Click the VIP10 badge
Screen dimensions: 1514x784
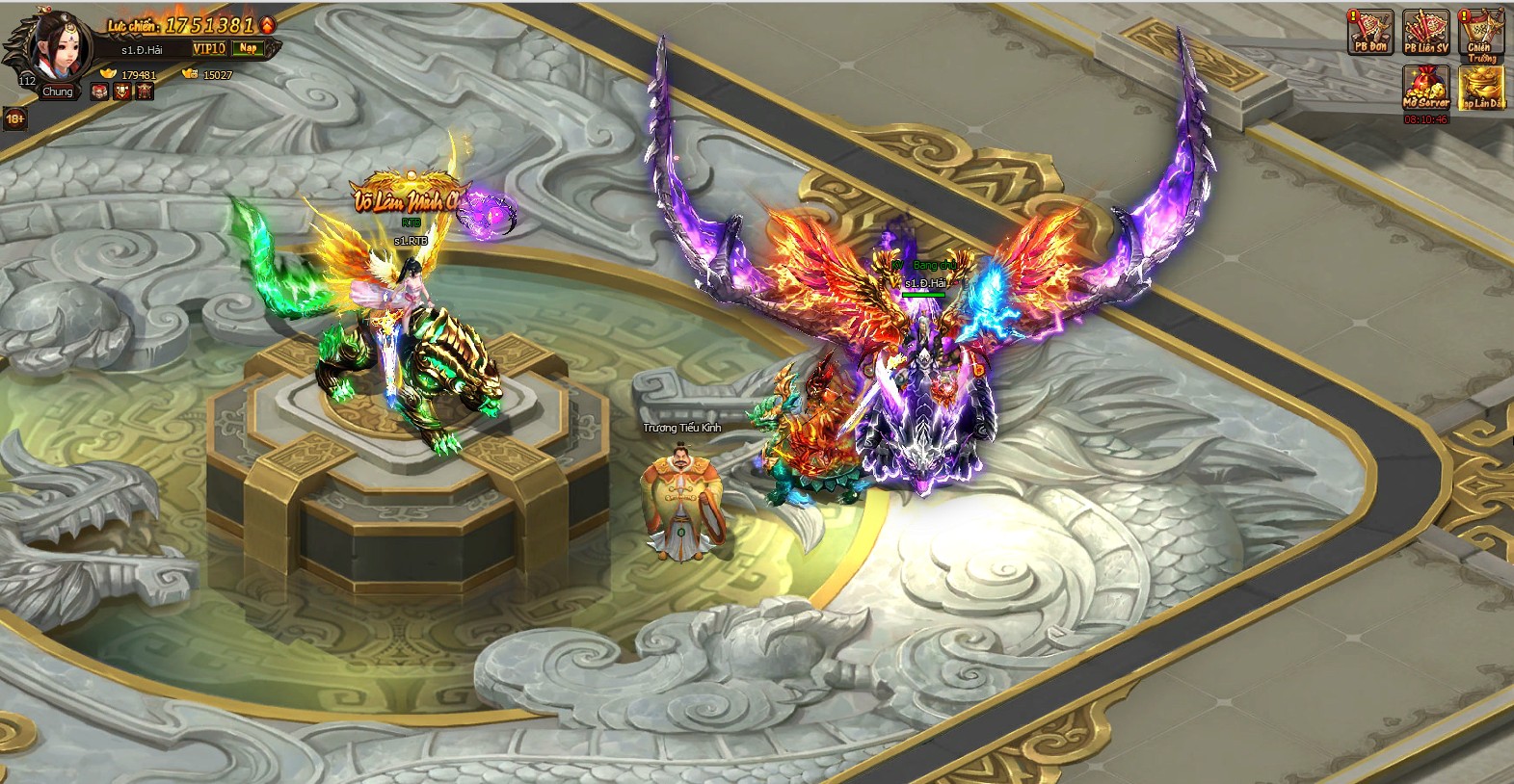(x=209, y=49)
